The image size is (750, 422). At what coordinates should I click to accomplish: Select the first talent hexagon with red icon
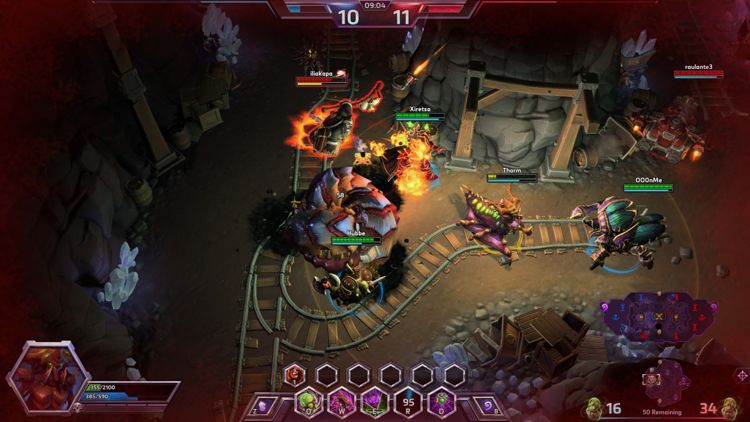pos(294,375)
